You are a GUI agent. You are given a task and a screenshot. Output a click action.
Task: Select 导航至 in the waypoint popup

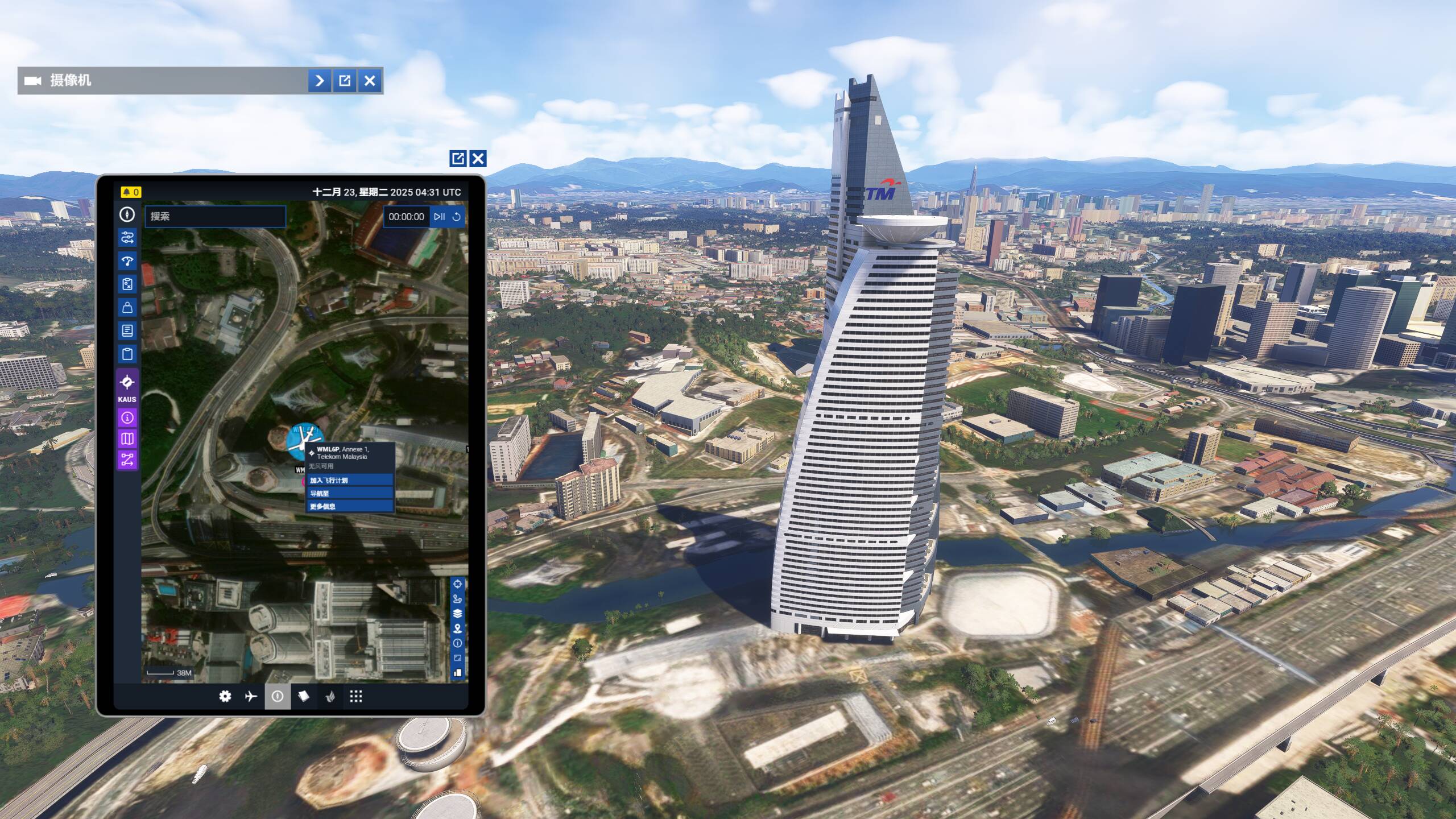click(350, 494)
